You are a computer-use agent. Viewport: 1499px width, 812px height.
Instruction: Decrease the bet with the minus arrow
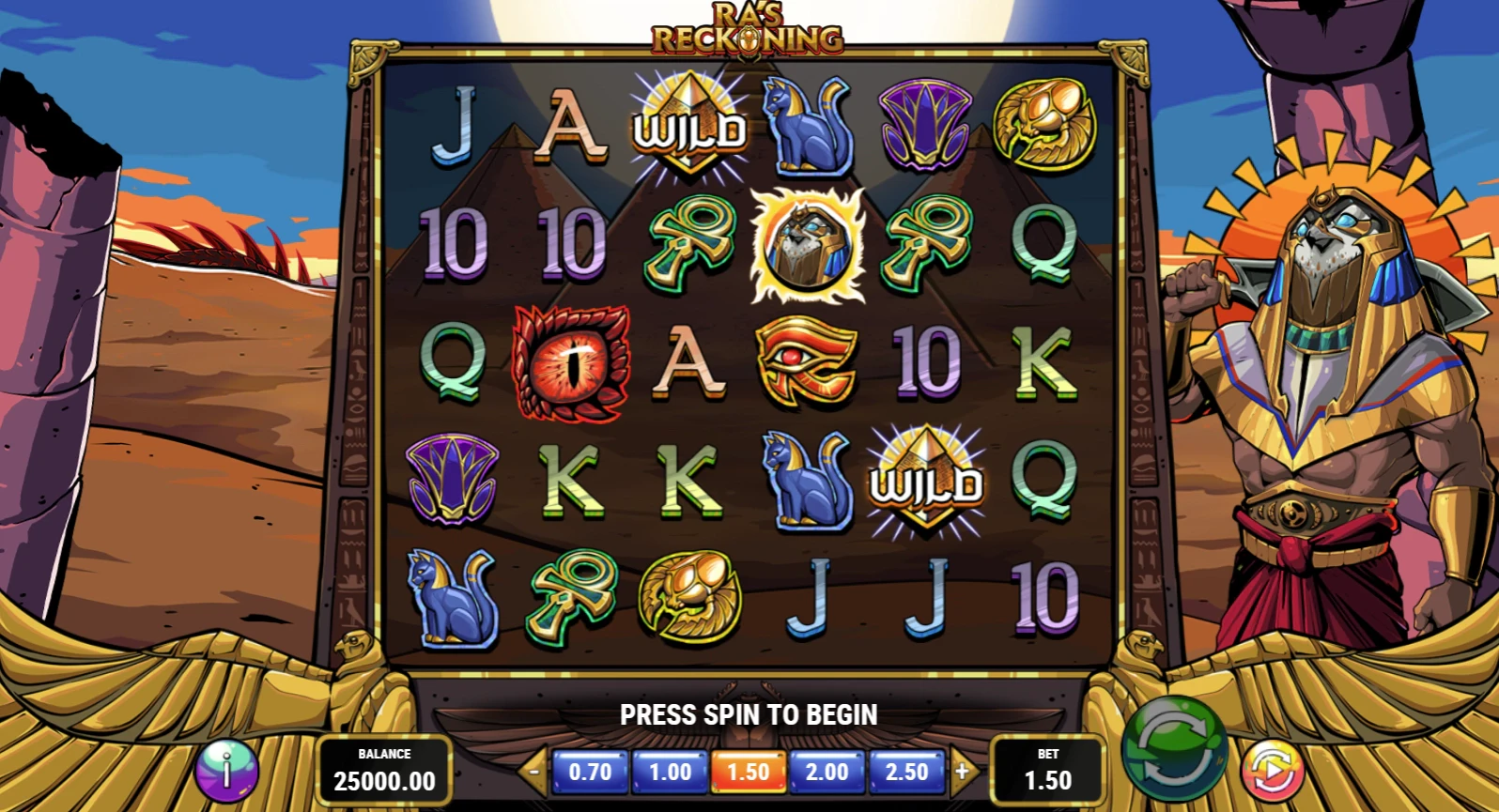(x=533, y=772)
